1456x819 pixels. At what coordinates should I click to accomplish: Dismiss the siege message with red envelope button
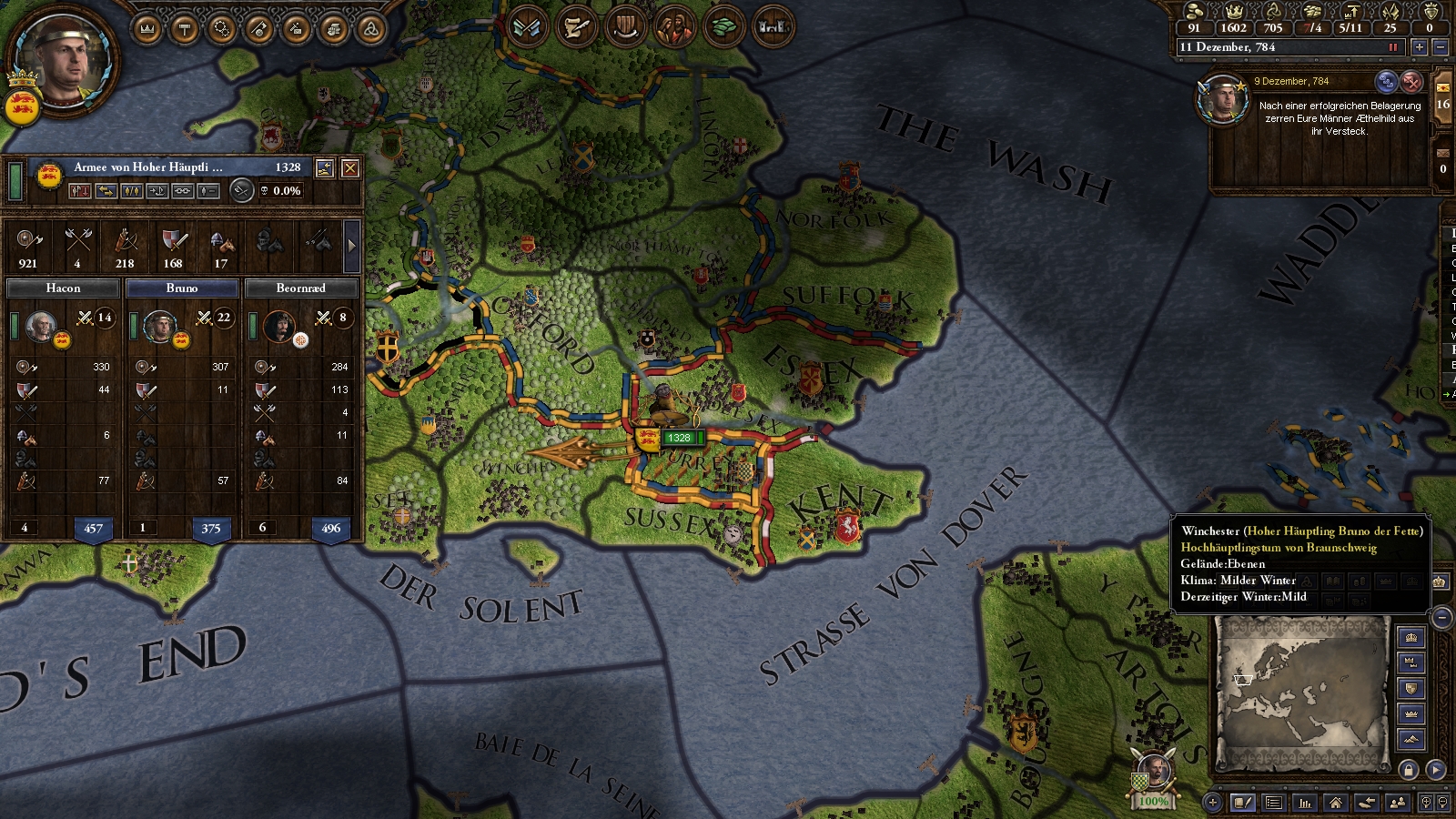[x=1410, y=82]
